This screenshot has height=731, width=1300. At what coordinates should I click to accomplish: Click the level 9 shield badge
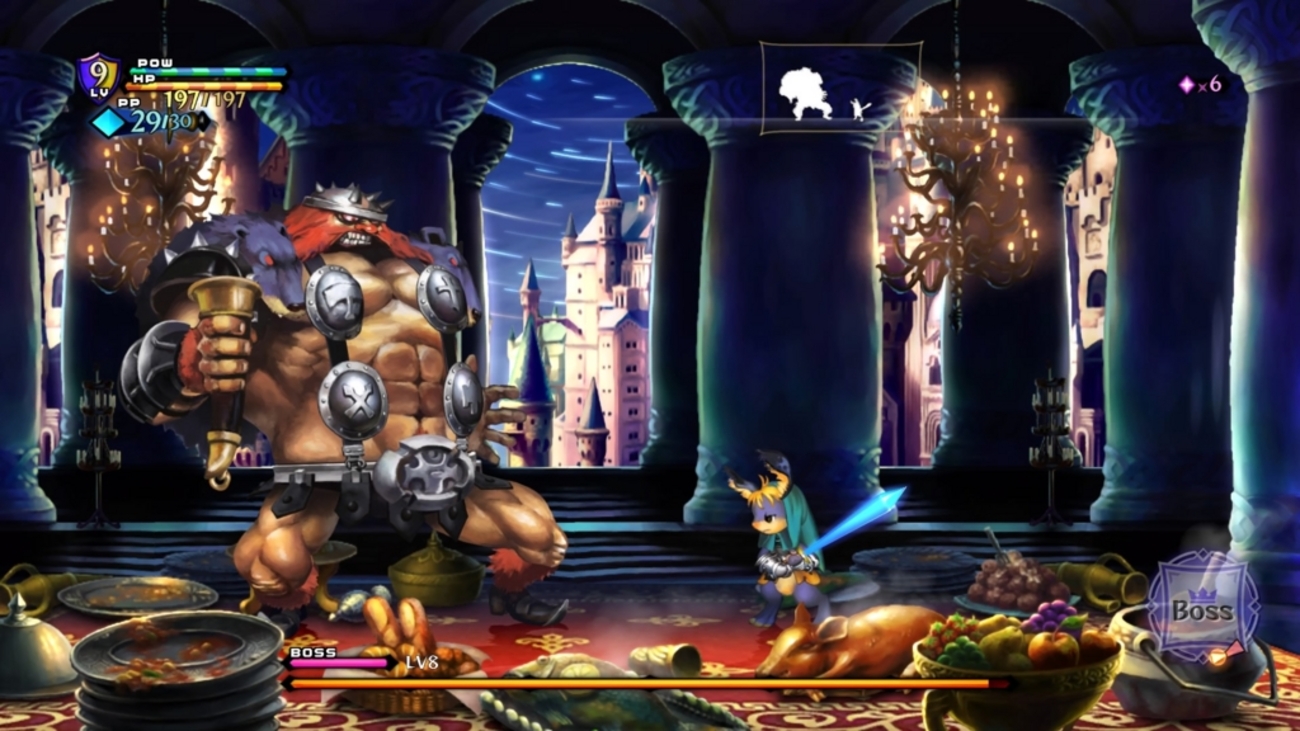[99, 76]
